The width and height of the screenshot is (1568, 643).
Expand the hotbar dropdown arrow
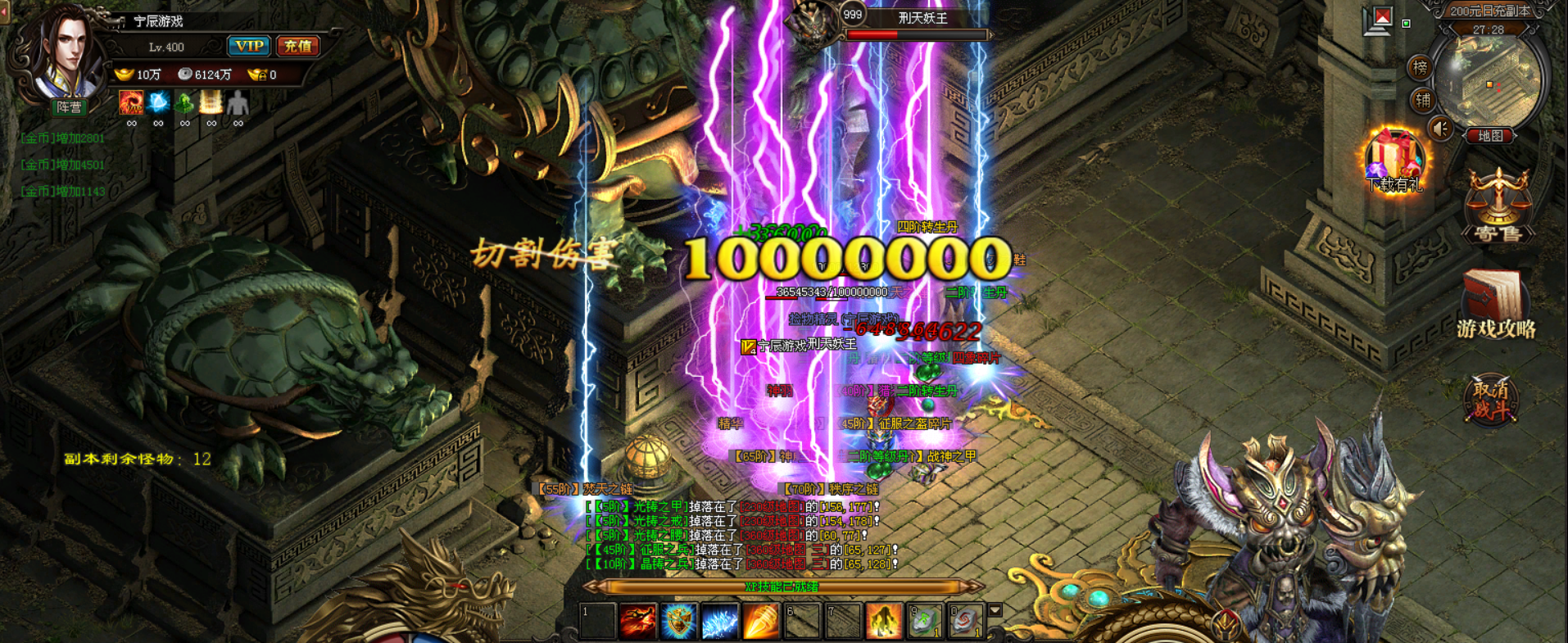(x=995, y=610)
